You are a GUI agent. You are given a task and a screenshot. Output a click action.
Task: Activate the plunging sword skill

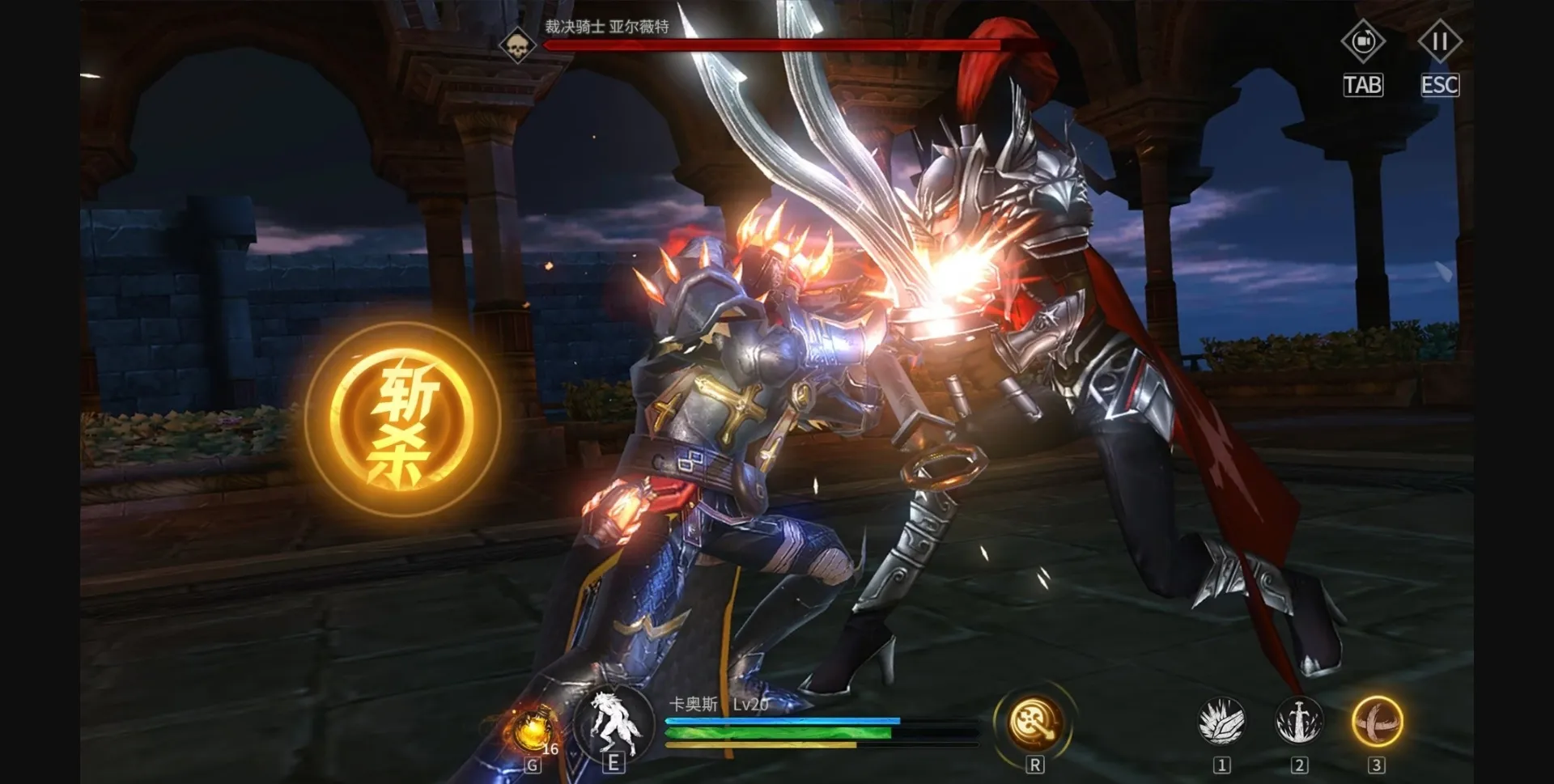(1298, 721)
